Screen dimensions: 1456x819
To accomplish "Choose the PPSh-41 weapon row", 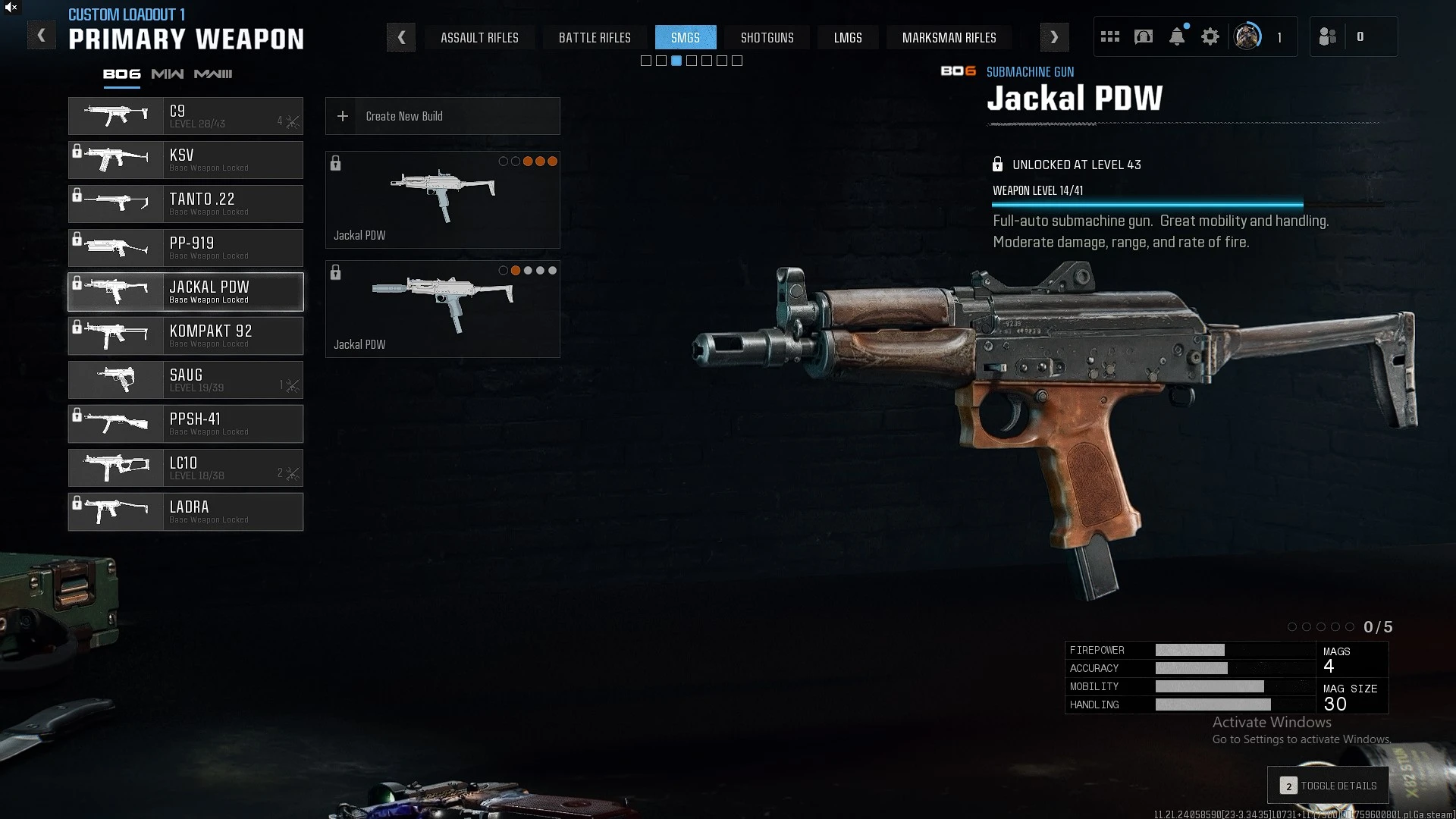I will [186, 424].
